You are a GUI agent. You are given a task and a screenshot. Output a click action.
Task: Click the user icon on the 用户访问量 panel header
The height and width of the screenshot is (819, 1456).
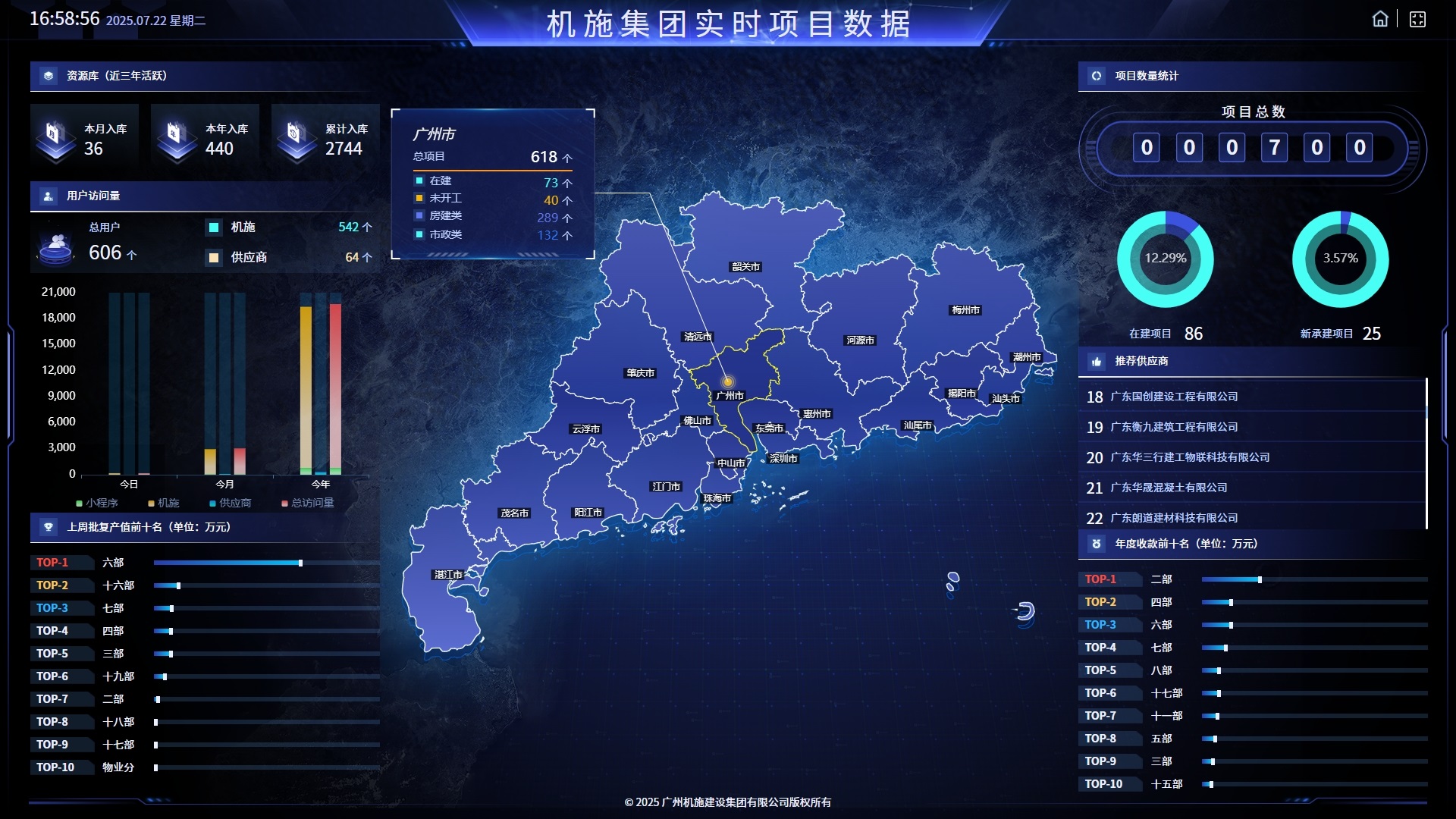49,196
